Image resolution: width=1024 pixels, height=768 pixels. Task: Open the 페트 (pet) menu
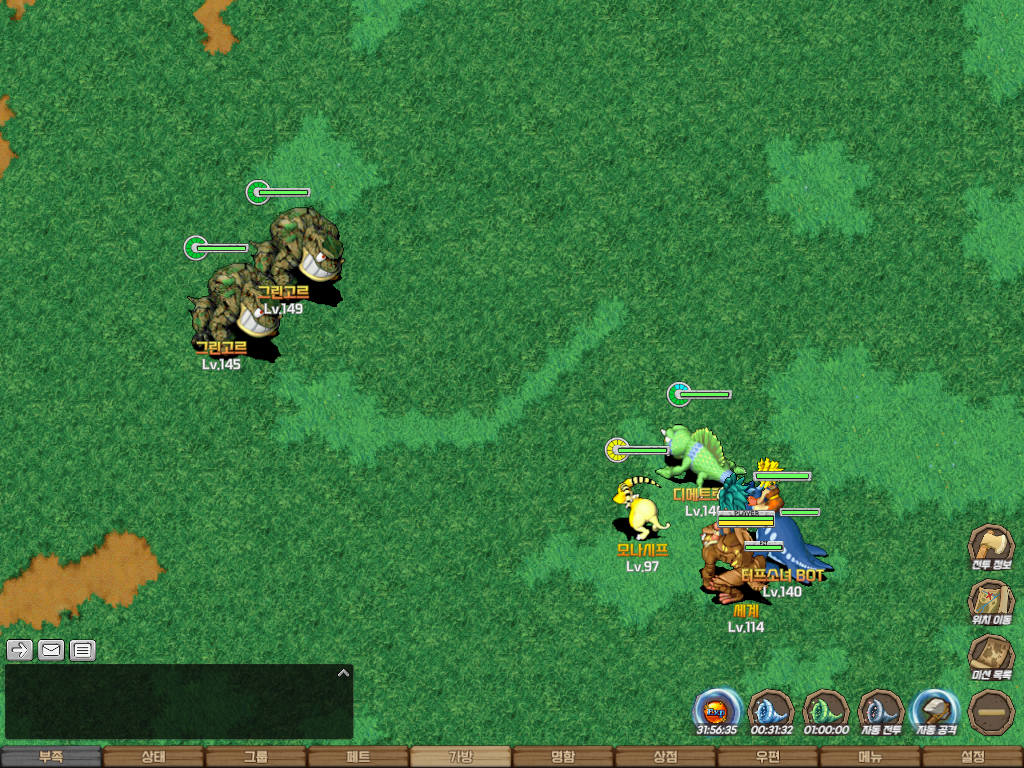358,757
